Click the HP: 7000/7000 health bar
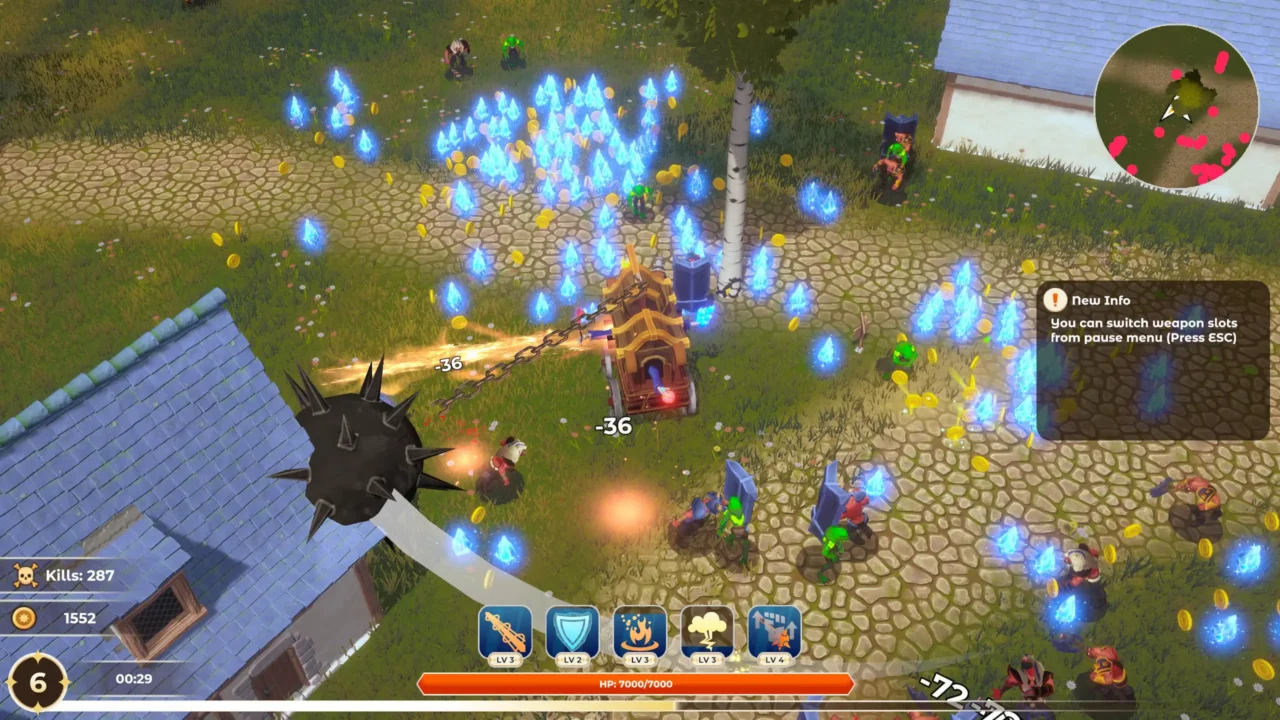This screenshot has height=720, width=1280. coord(637,684)
